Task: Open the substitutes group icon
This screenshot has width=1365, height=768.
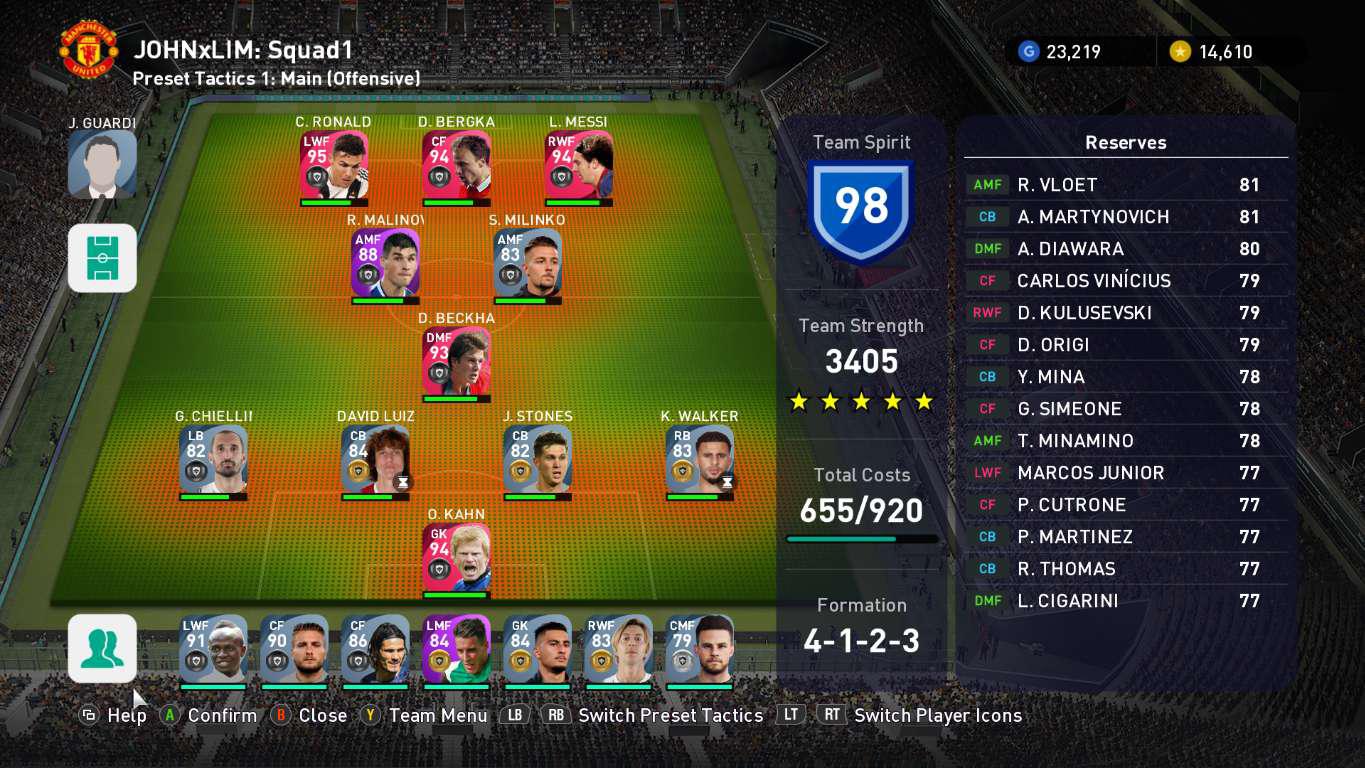Action: (x=102, y=648)
